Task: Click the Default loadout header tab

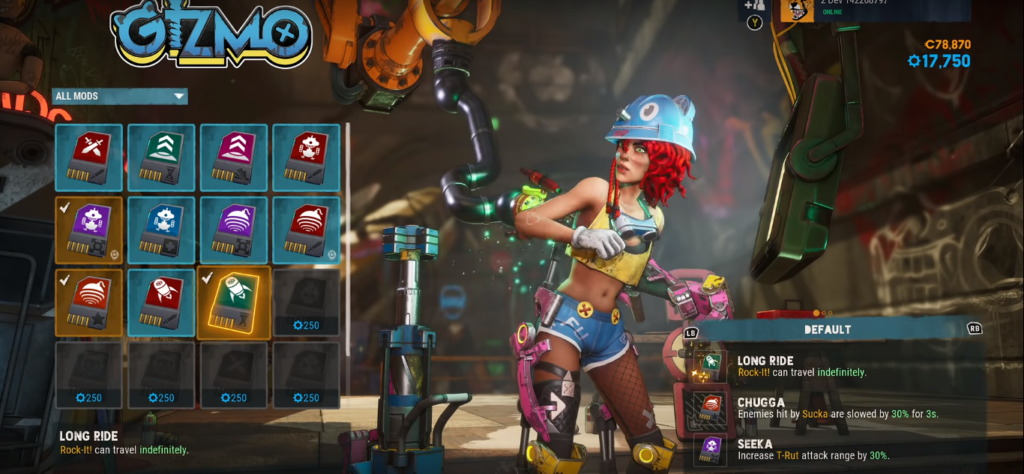Action: [827, 328]
